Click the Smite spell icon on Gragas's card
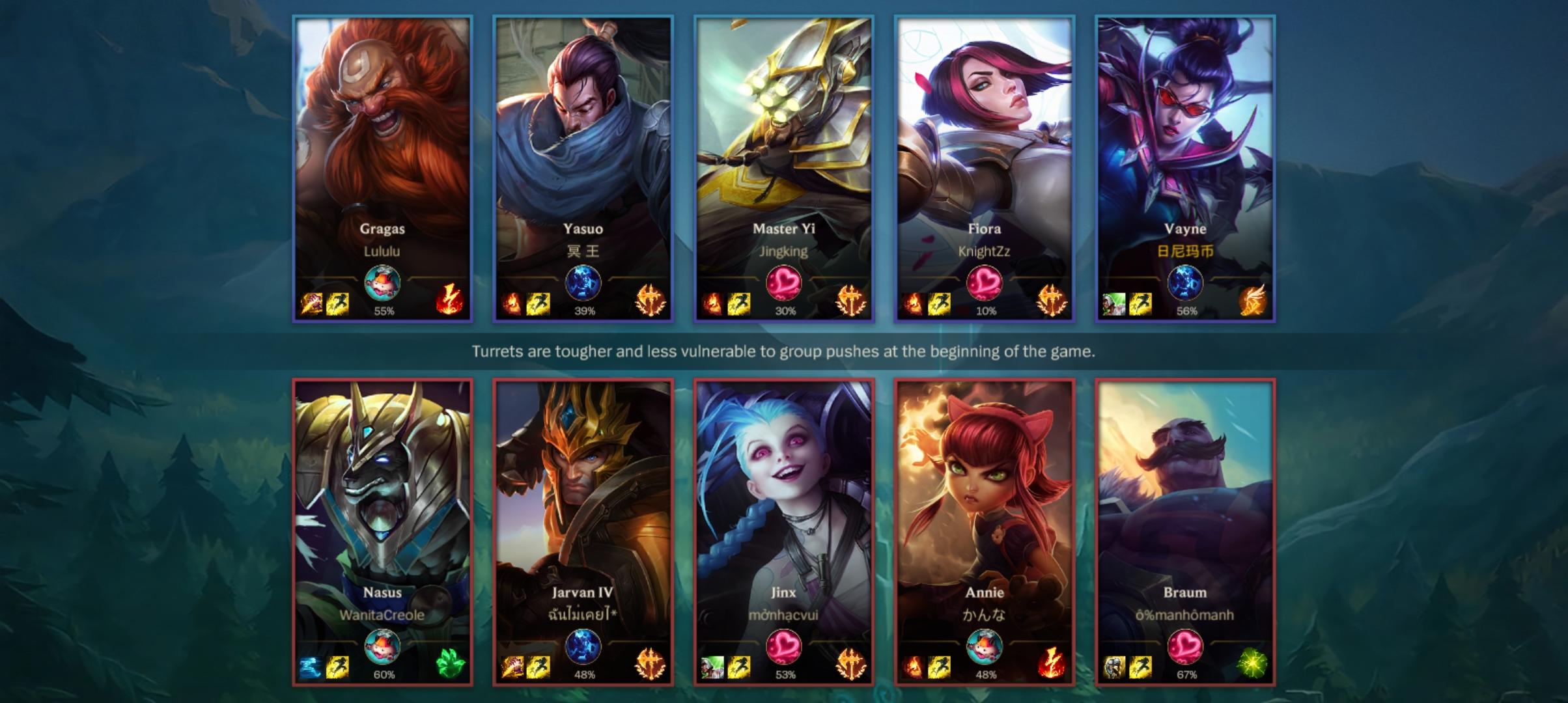Image resolution: width=1568 pixels, height=703 pixels. pos(312,303)
